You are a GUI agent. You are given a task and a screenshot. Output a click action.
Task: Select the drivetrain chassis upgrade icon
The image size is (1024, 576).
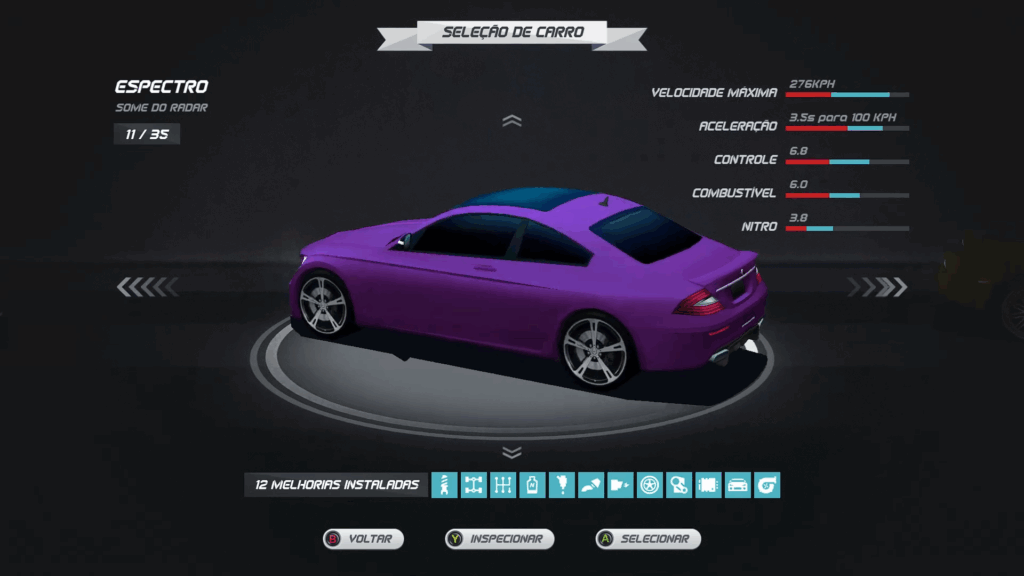click(474, 486)
